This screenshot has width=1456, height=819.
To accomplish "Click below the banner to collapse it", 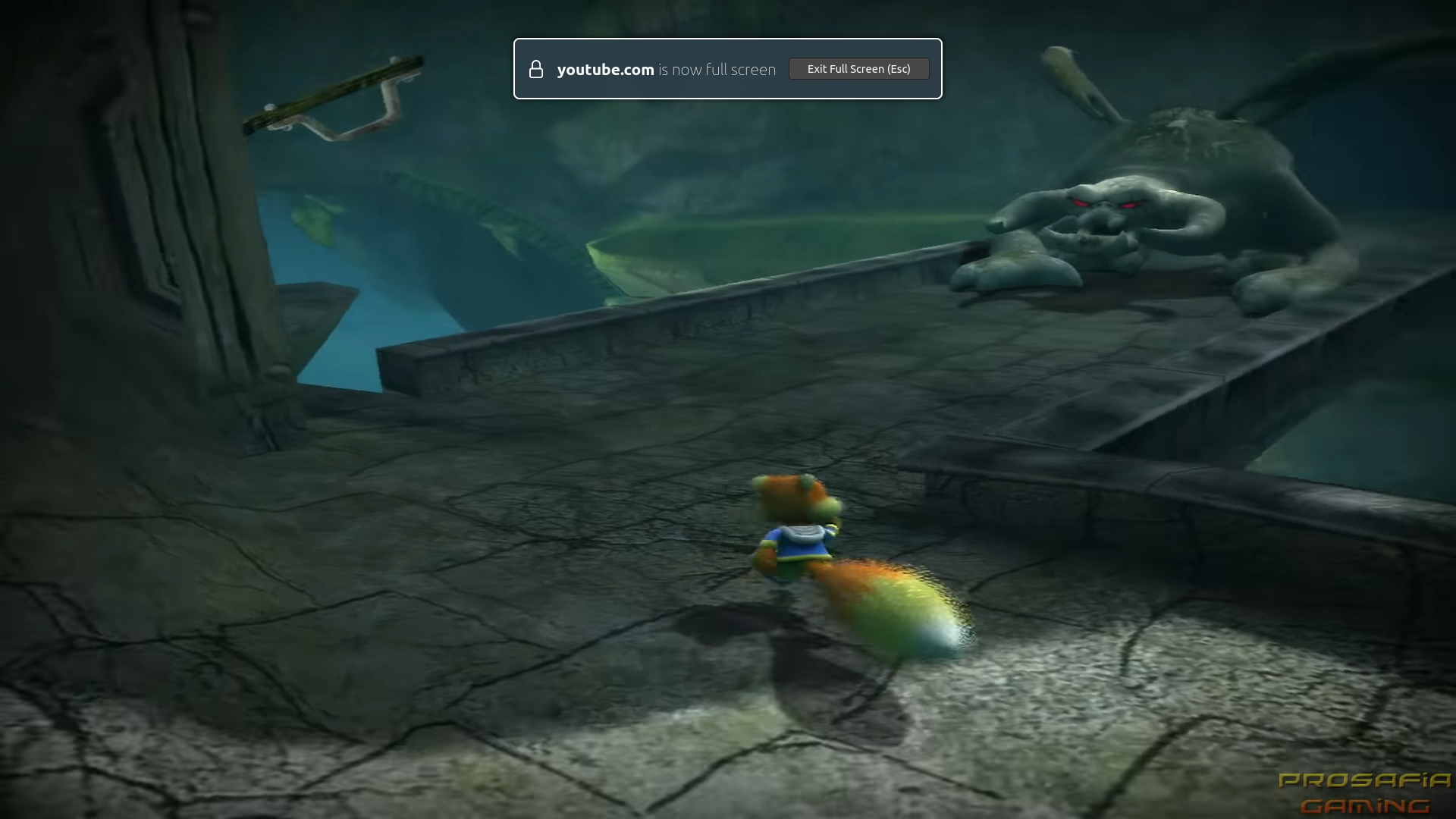I will click(728, 121).
